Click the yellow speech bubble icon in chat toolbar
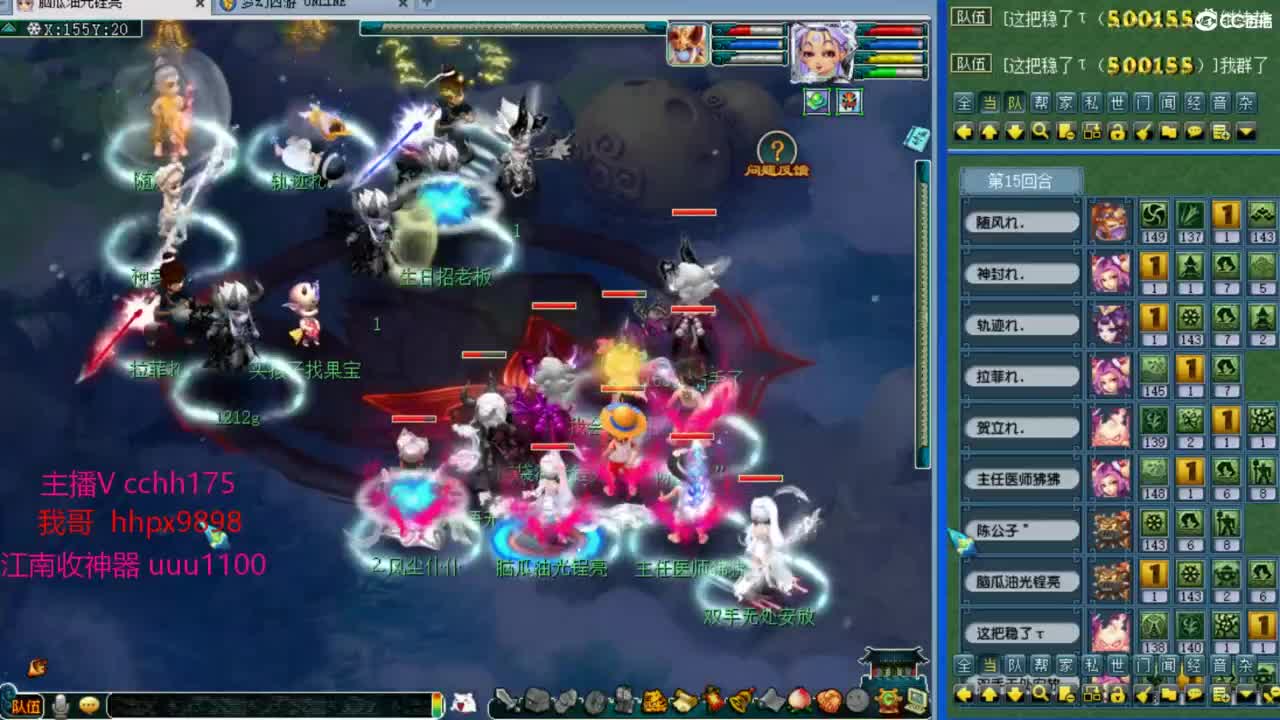The height and width of the screenshot is (720, 1280). (1196, 130)
